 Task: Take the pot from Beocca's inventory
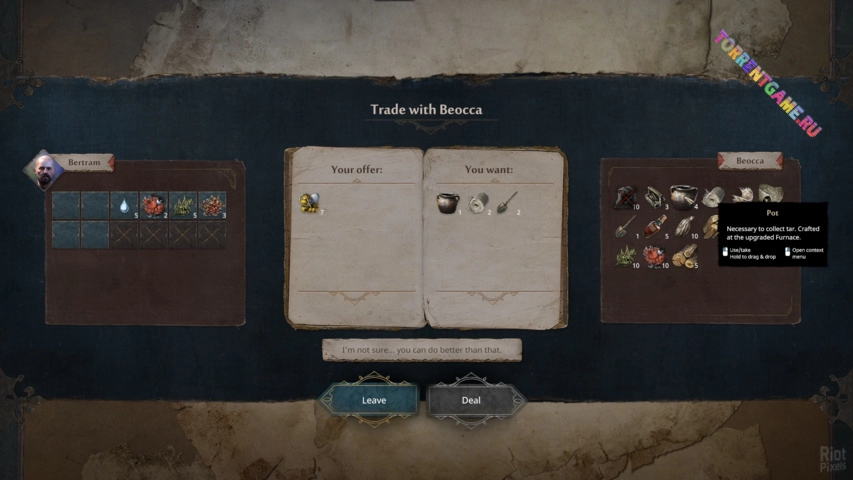pos(685,196)
